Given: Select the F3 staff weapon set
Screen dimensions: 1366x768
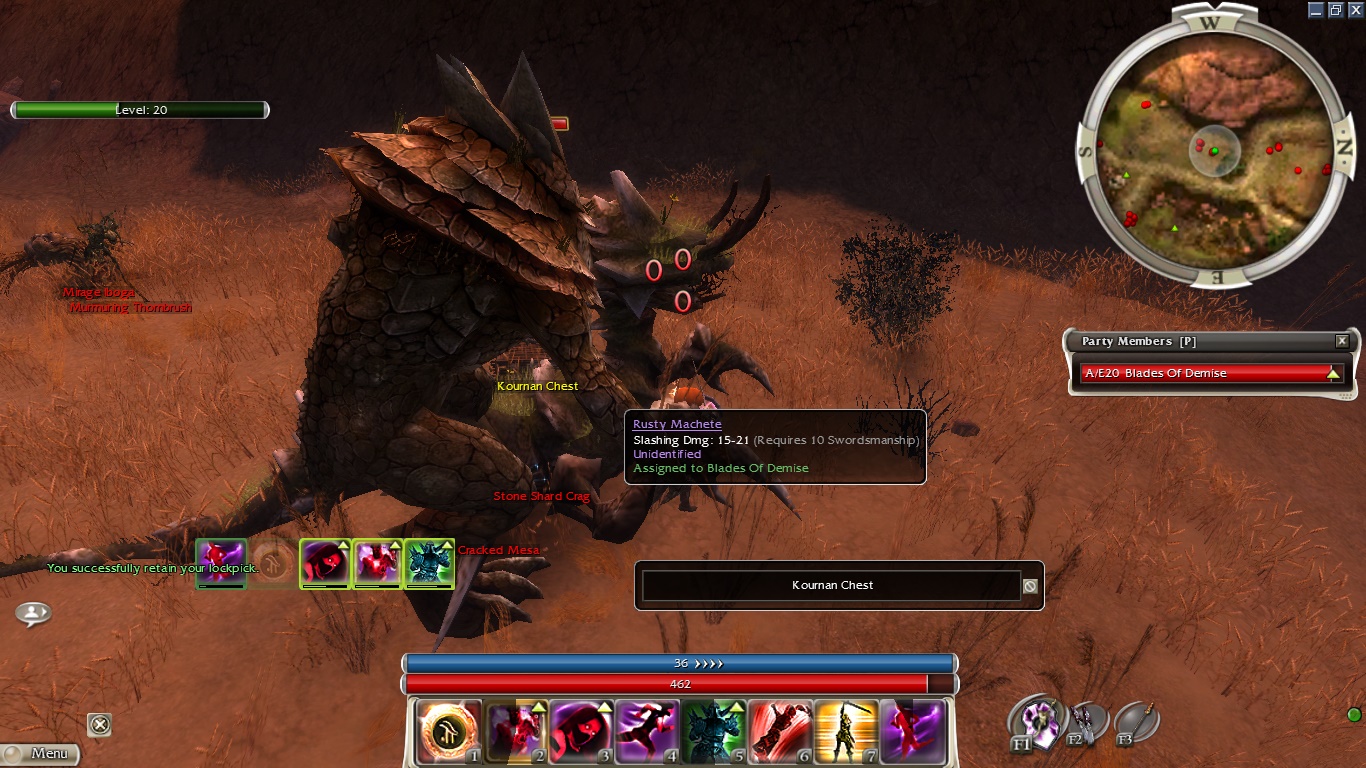Looking at the screenshot, I should pyautogui.click(x=1136, y=722).
